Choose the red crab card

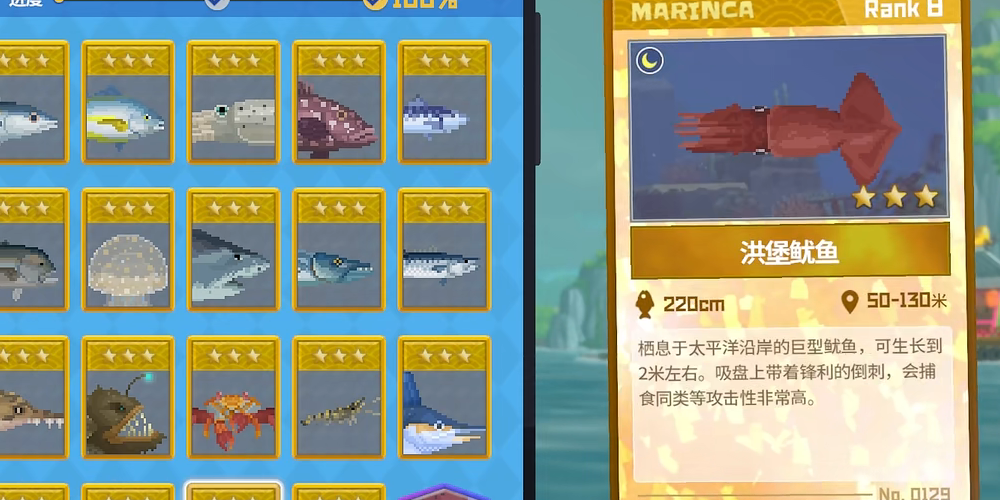233,400
